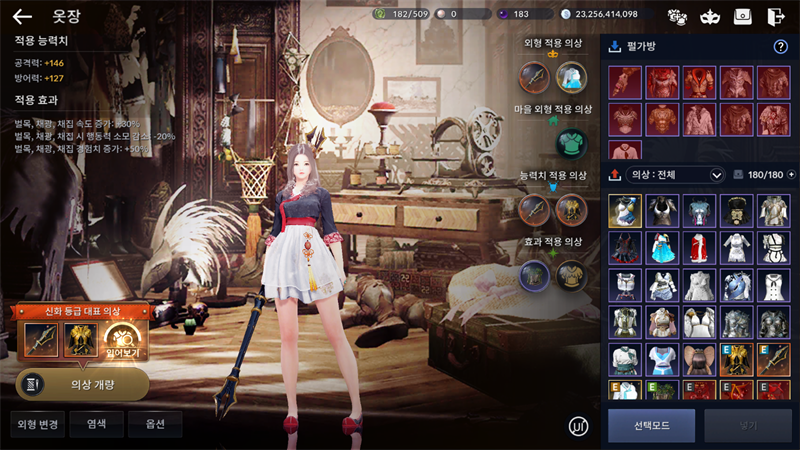
Task: Show help for the 펄가방 panel
Action: (x=781, y=47)
